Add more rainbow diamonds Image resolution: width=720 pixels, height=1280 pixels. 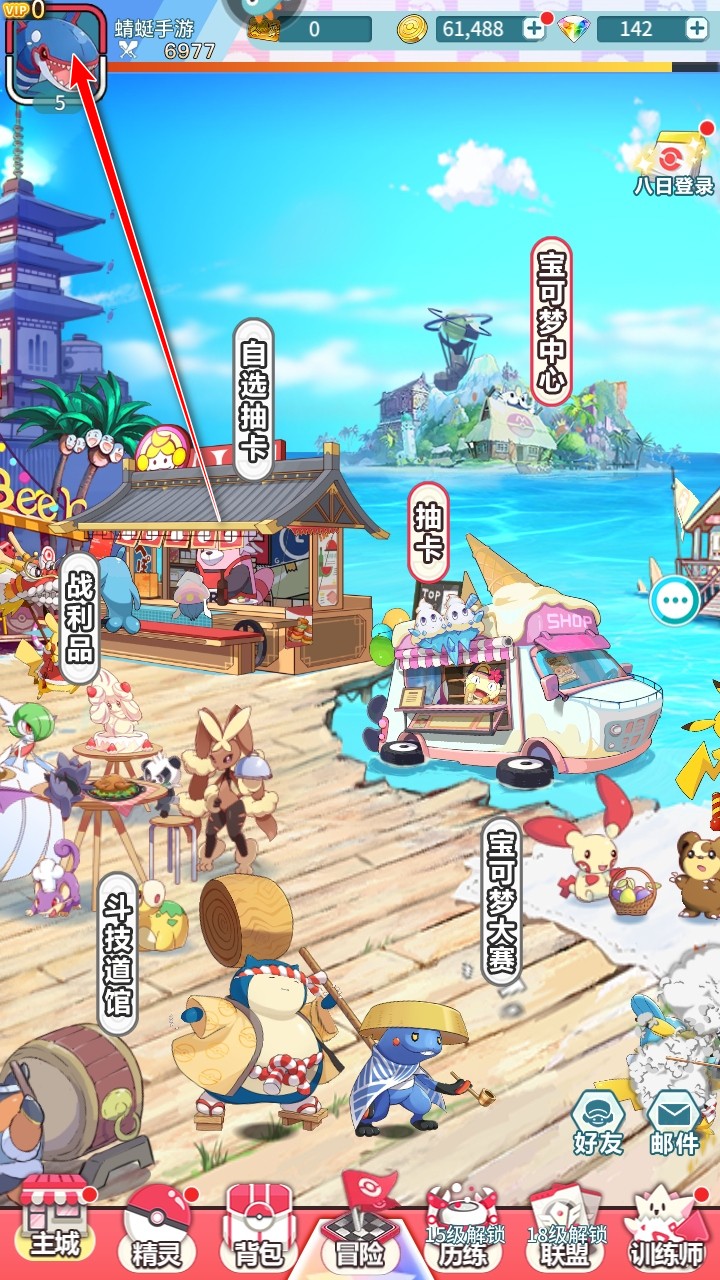pos(696,29)
